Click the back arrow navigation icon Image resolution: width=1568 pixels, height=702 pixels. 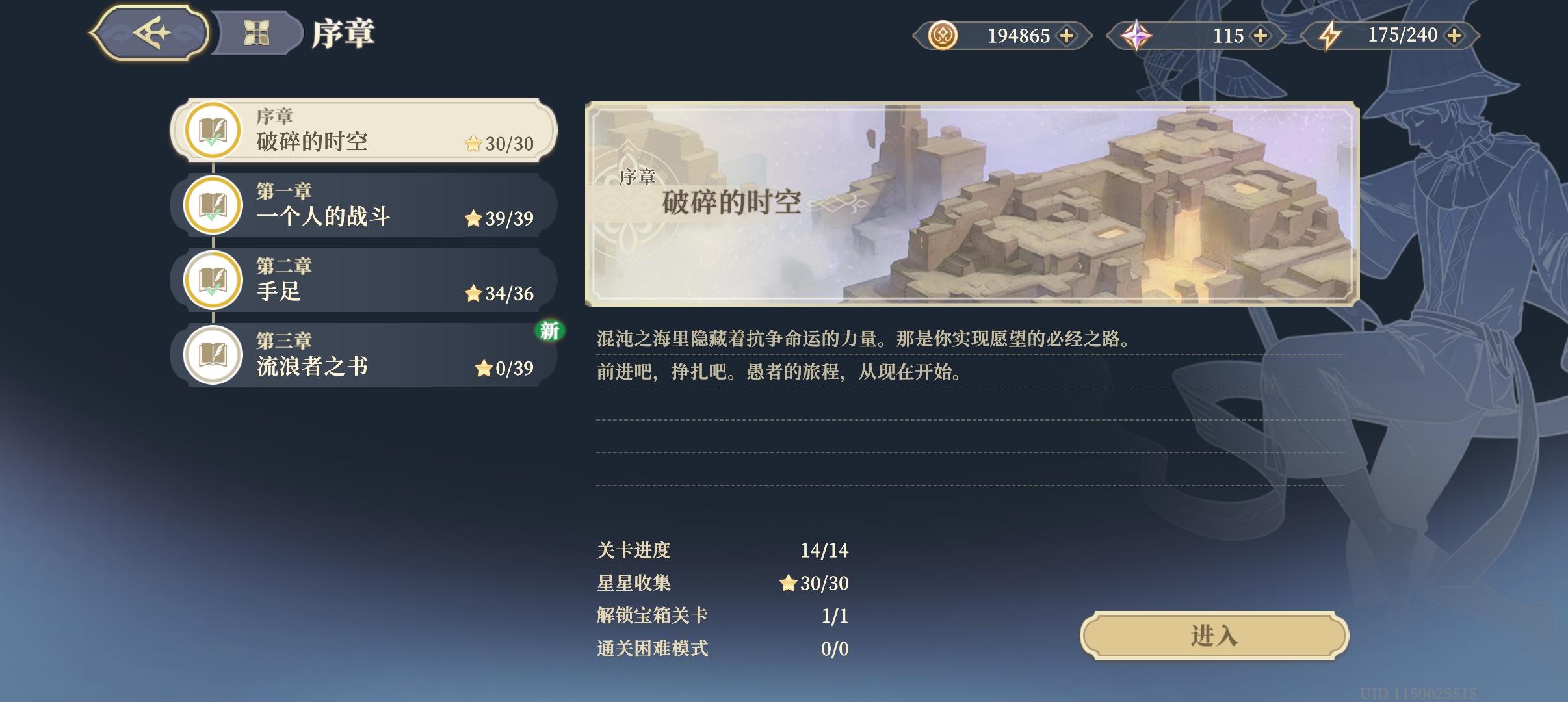click(151, 33)
